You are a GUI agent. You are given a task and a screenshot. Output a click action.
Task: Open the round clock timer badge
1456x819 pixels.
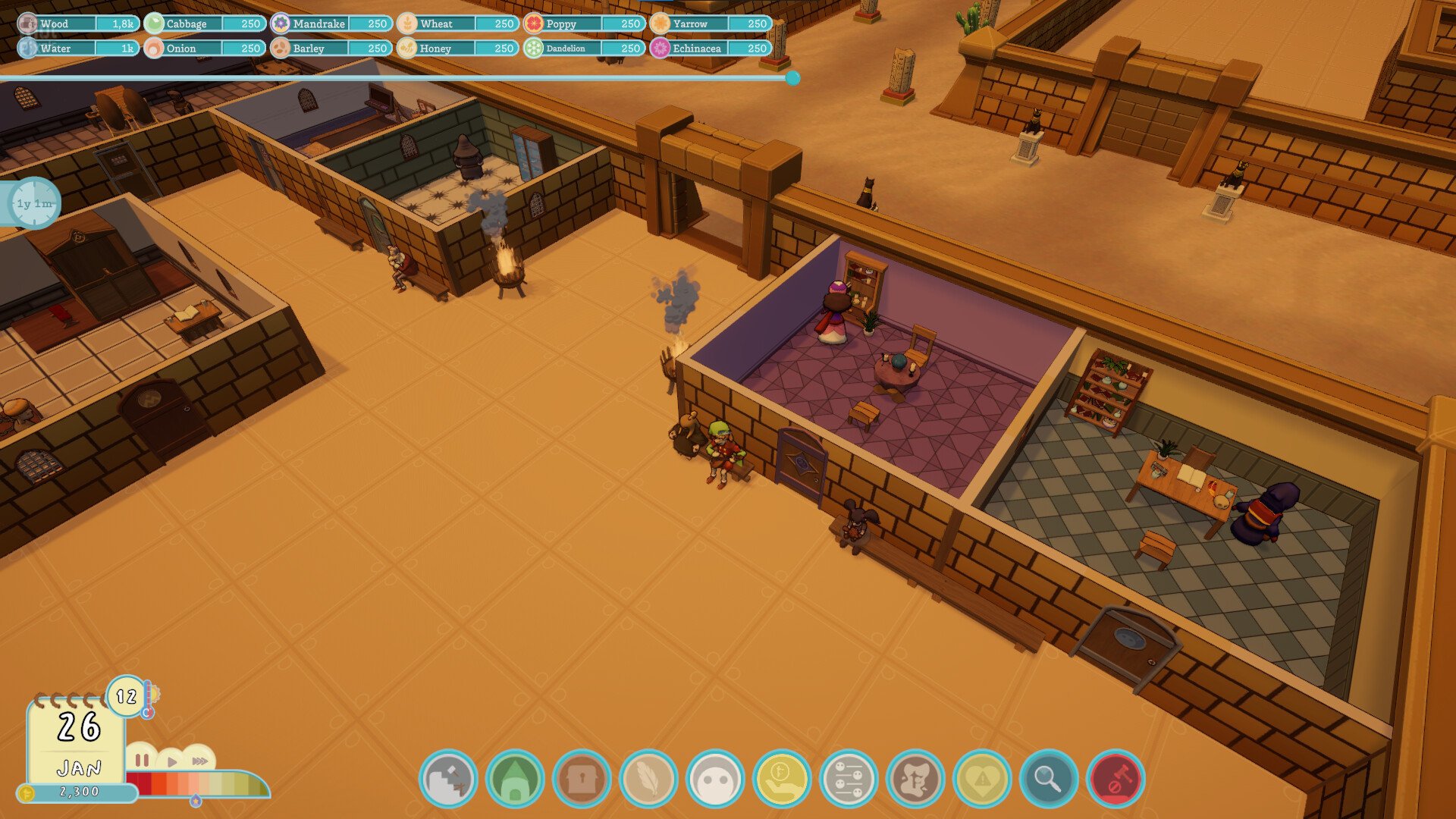coord(35,203)
